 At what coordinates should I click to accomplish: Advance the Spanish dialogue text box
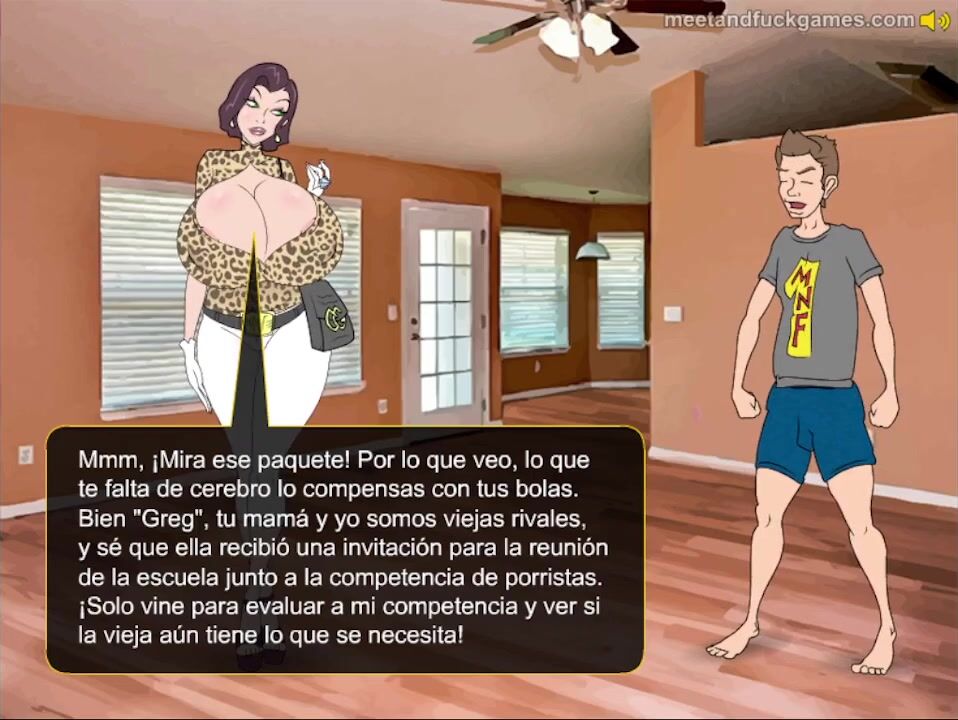click(344, 548)
